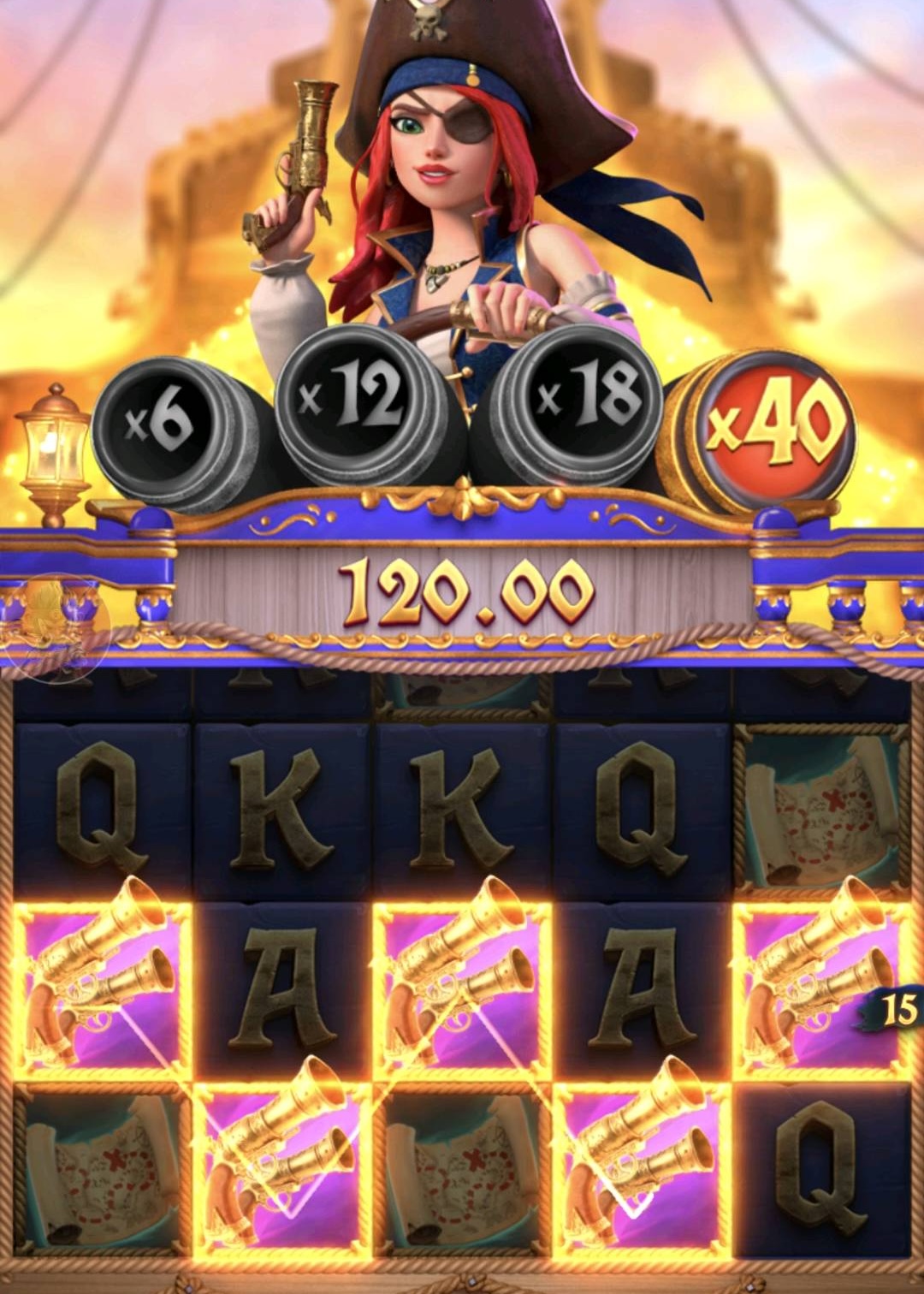
Task: Tap the faint circular floating overlay button
Action: pos(56,627)
